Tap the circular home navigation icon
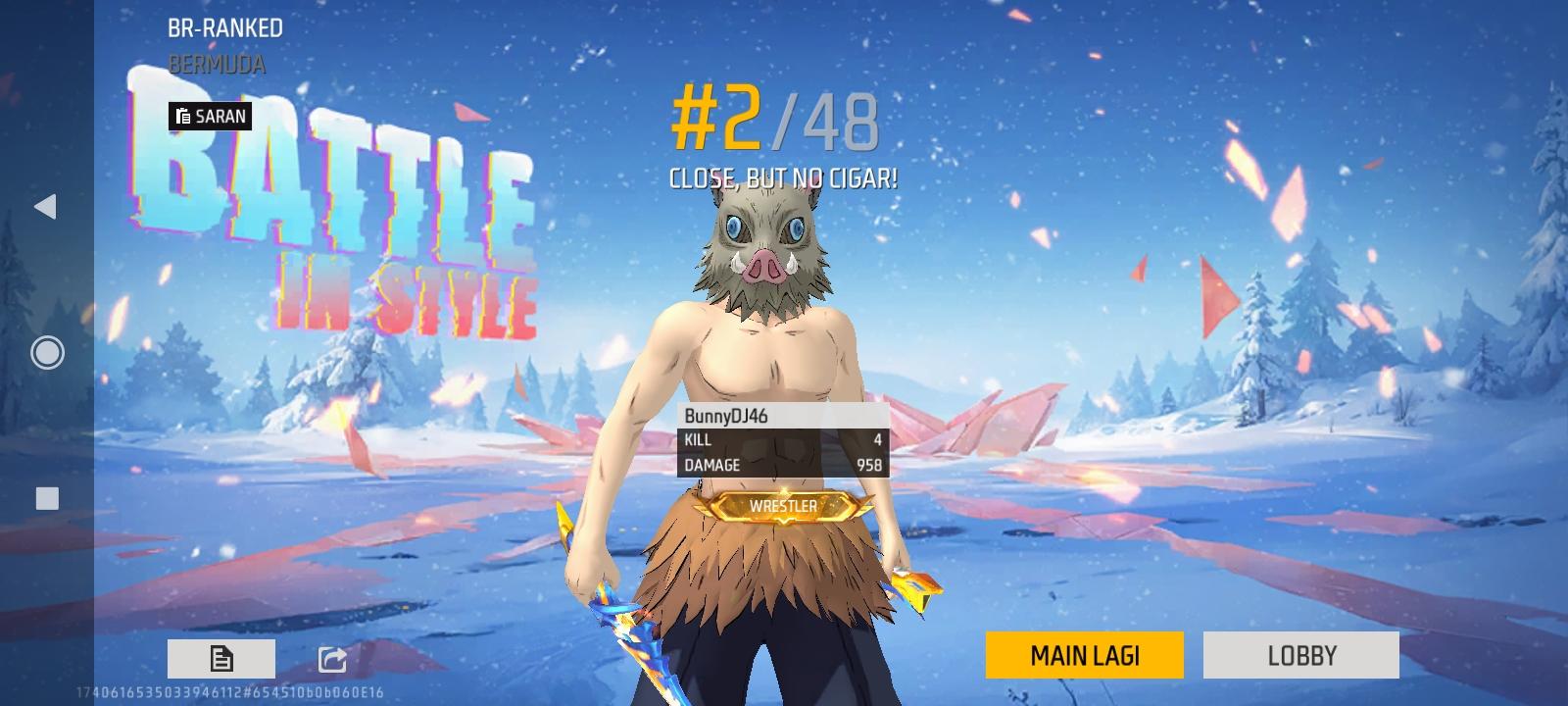The height and width of the screenshot is (706, 1568). click(x=45, y=351)
